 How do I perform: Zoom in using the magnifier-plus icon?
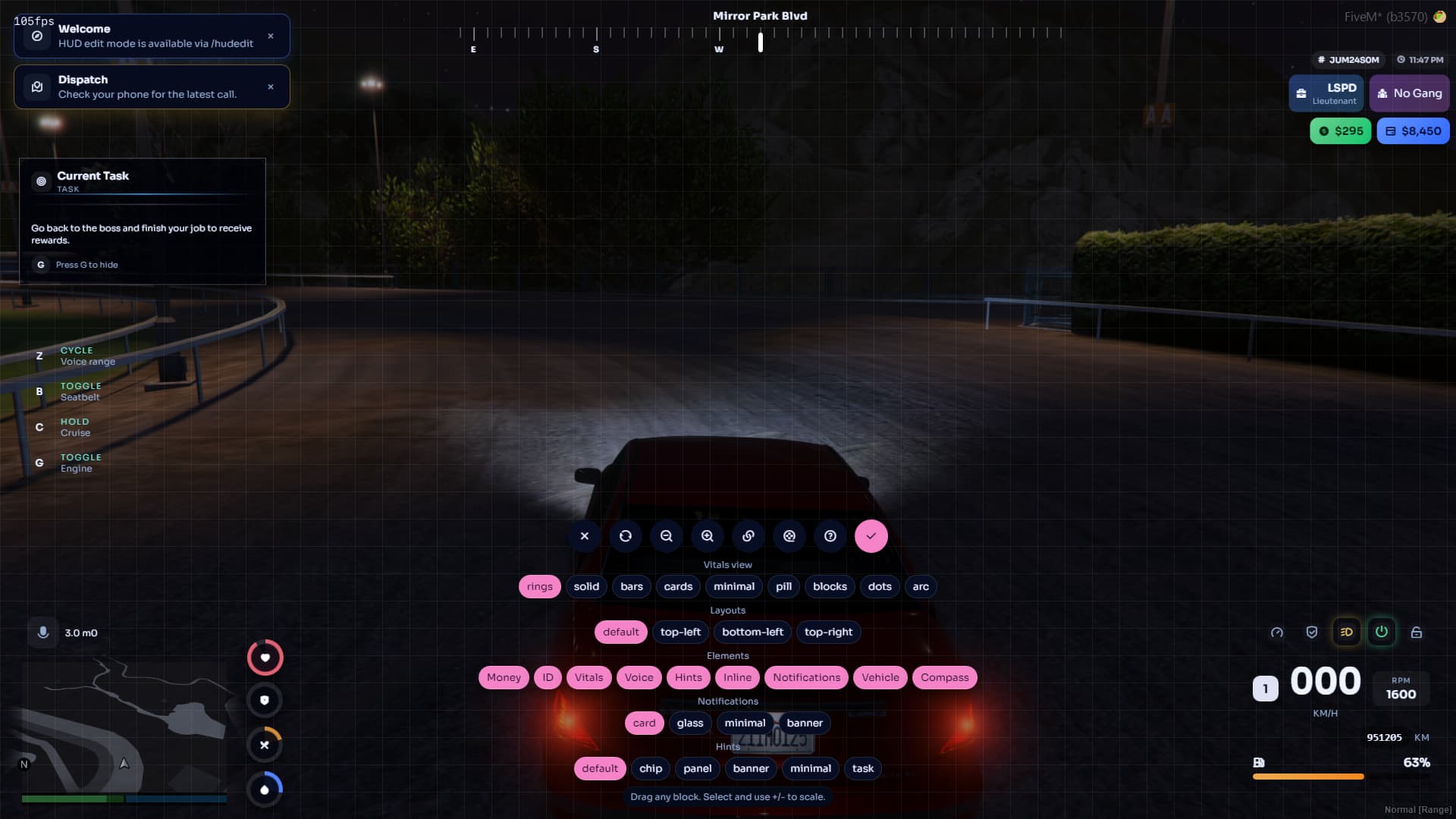708,536
